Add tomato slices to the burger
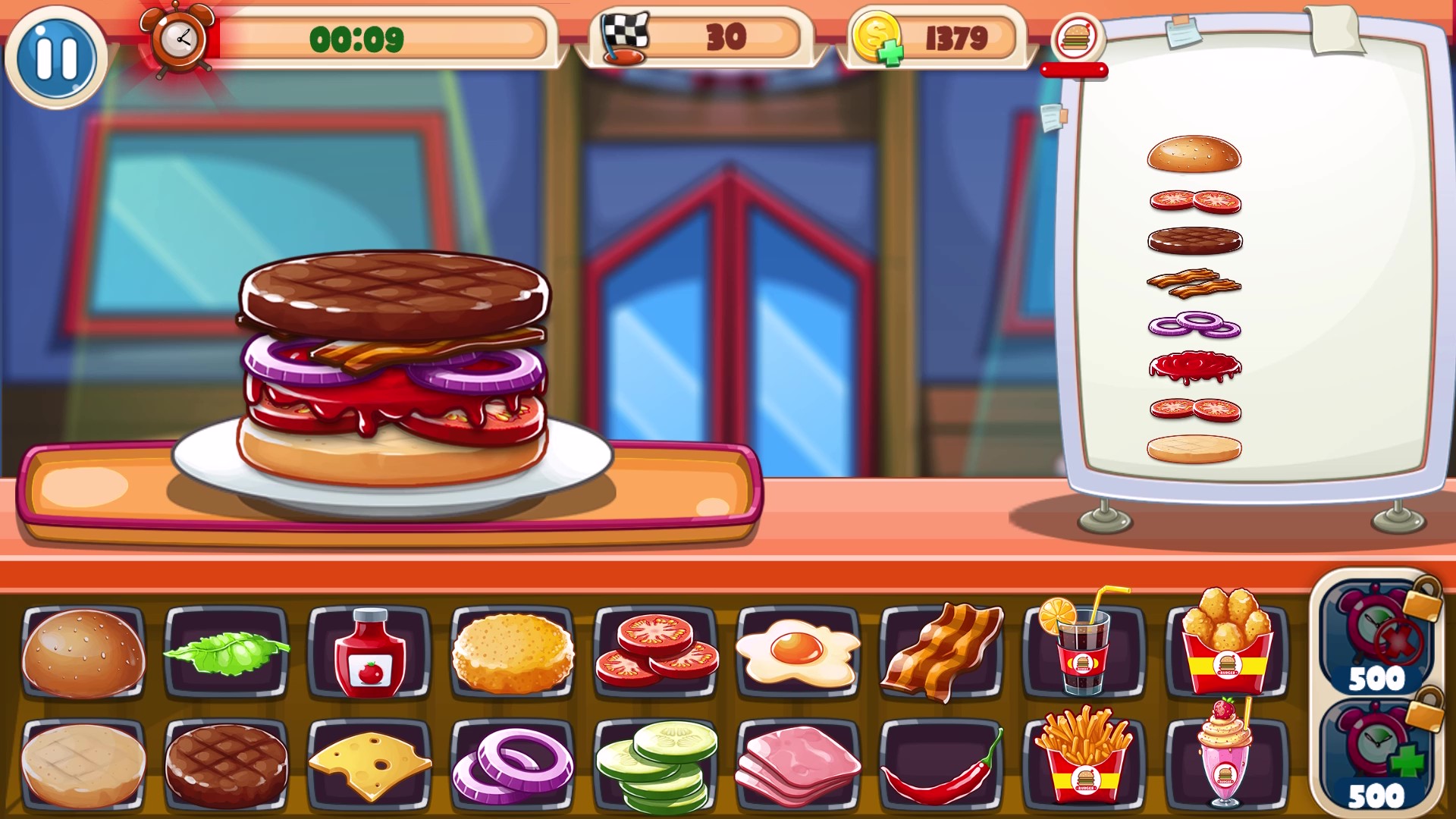The image size is (1456, 819). 655,657
